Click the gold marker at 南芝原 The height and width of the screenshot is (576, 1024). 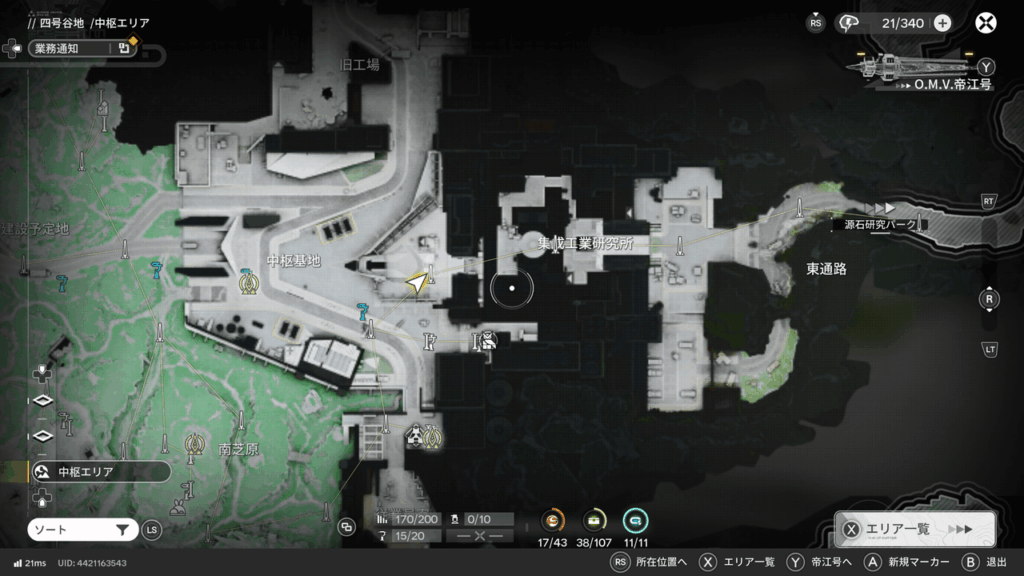[193, 441]
